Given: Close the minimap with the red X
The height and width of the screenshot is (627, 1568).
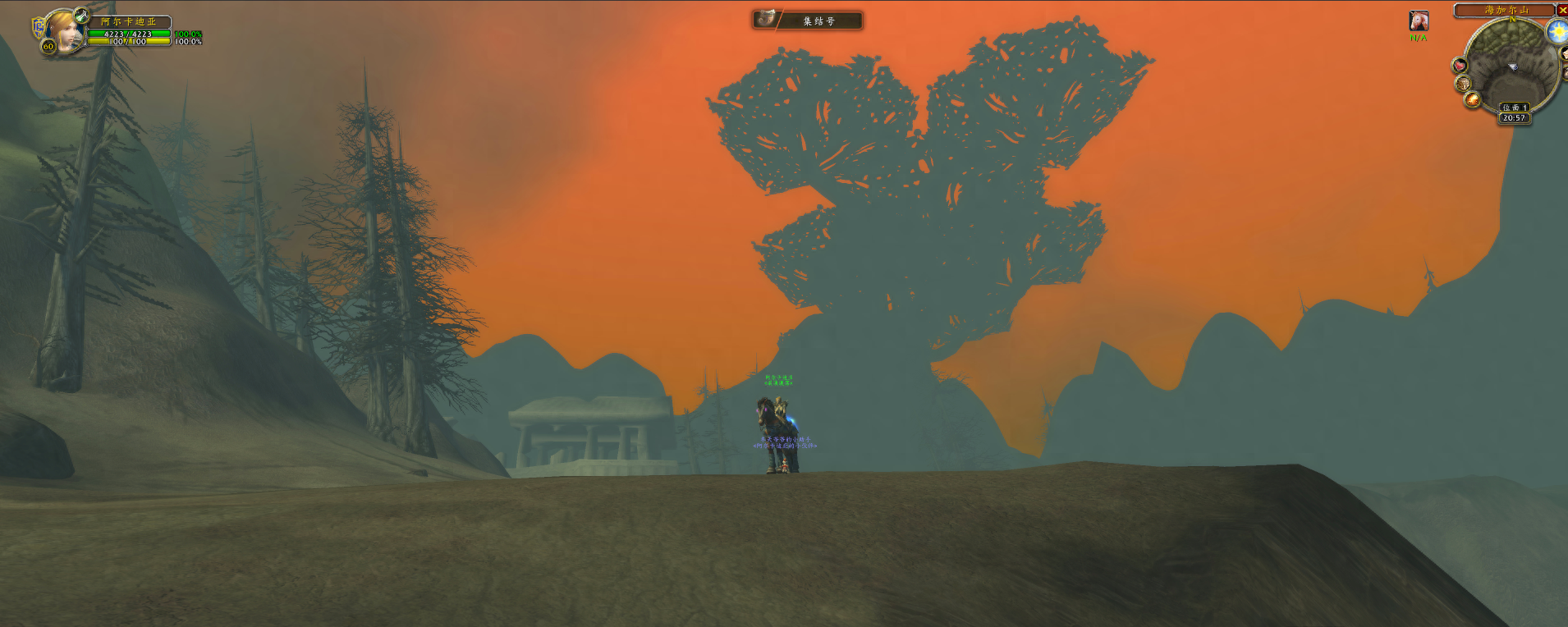Looking at the screenshot, I should click(1561, 10).
